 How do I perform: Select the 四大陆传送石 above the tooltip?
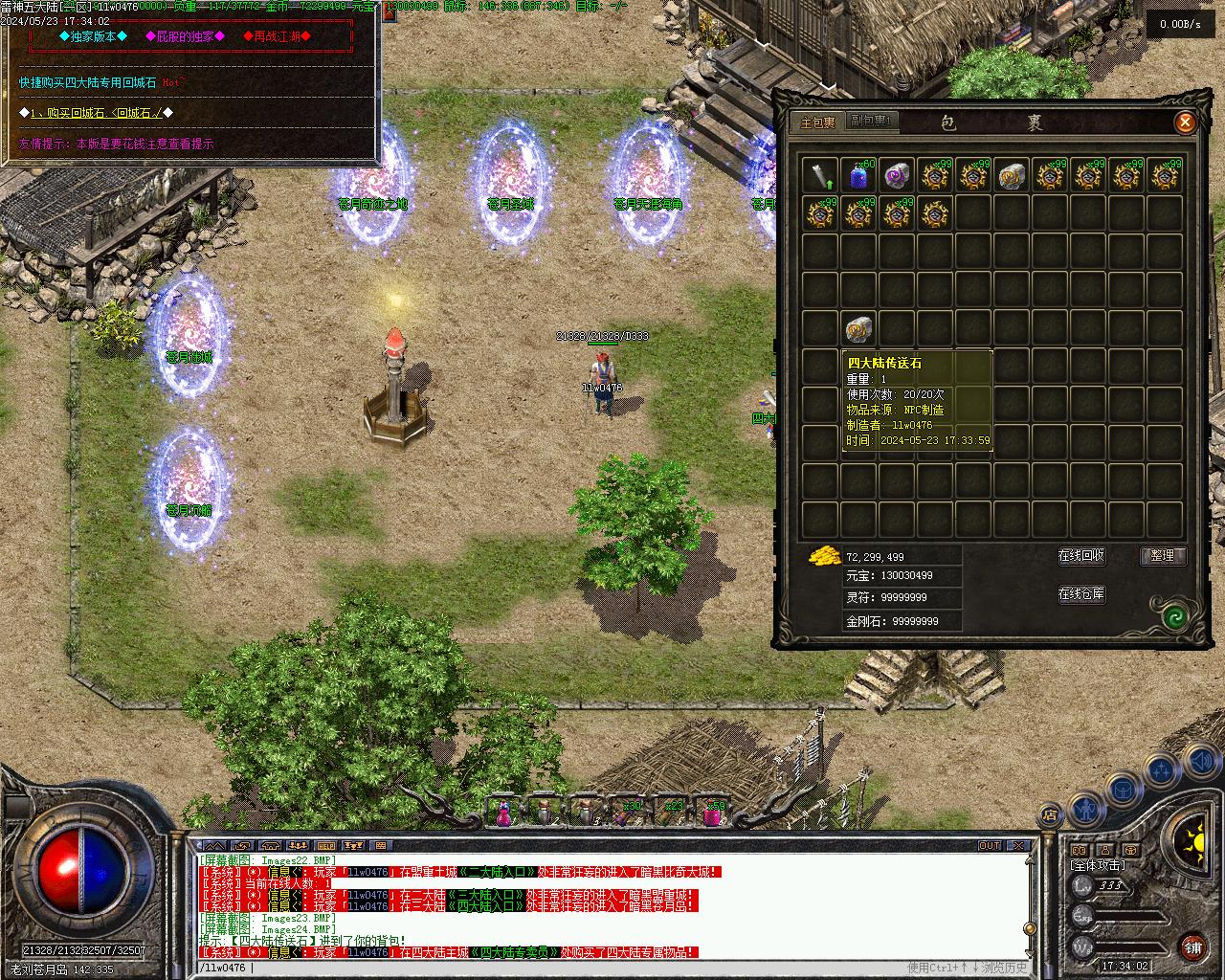tap(858, 329)
